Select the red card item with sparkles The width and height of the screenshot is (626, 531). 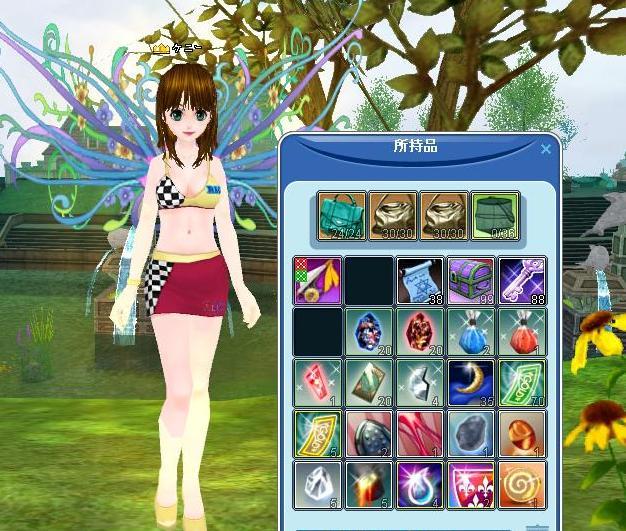point(318,382)
